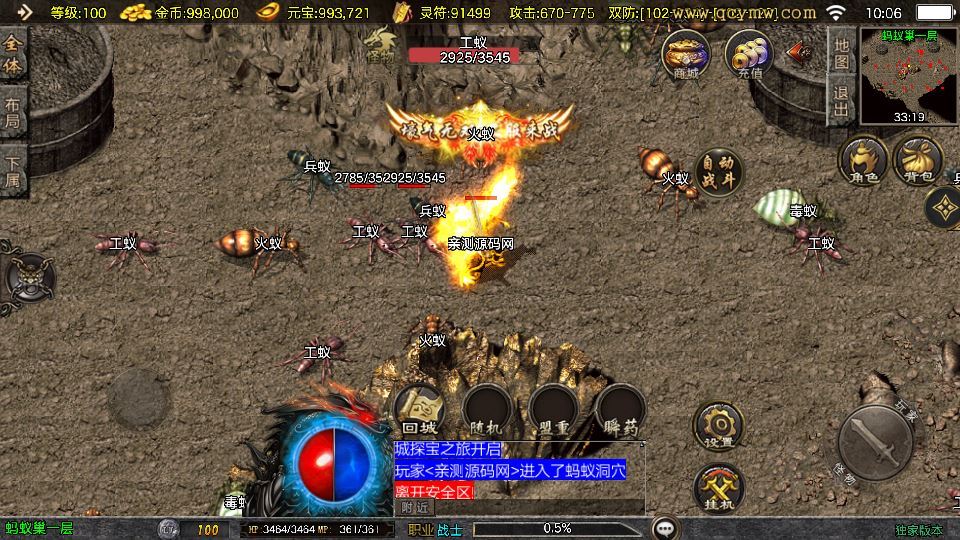
Task: Open the 地图 map tab
Action: pyautogui.click(x=841, y=52)
